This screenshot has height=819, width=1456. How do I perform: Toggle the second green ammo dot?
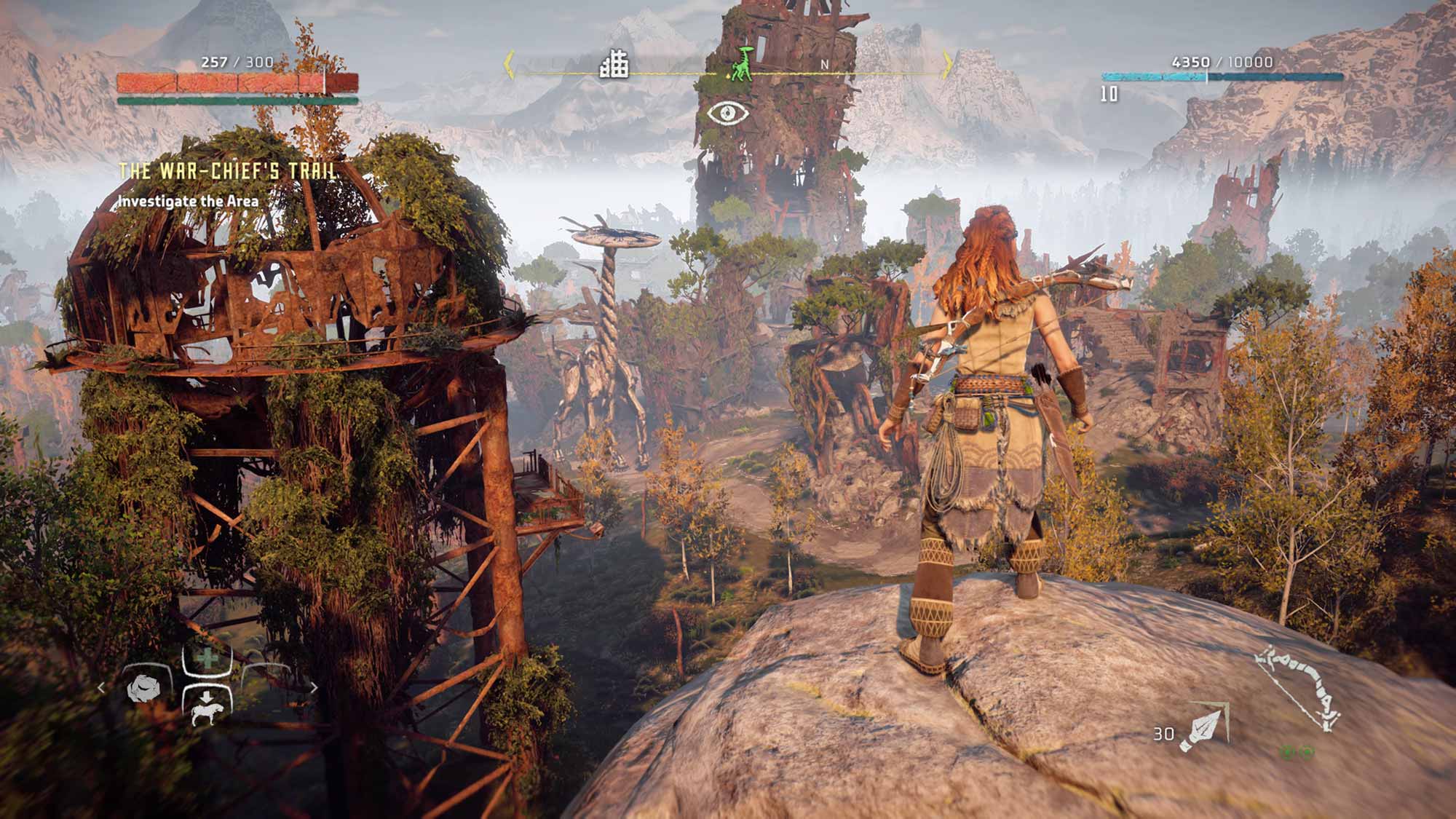tap(1307, 753)
